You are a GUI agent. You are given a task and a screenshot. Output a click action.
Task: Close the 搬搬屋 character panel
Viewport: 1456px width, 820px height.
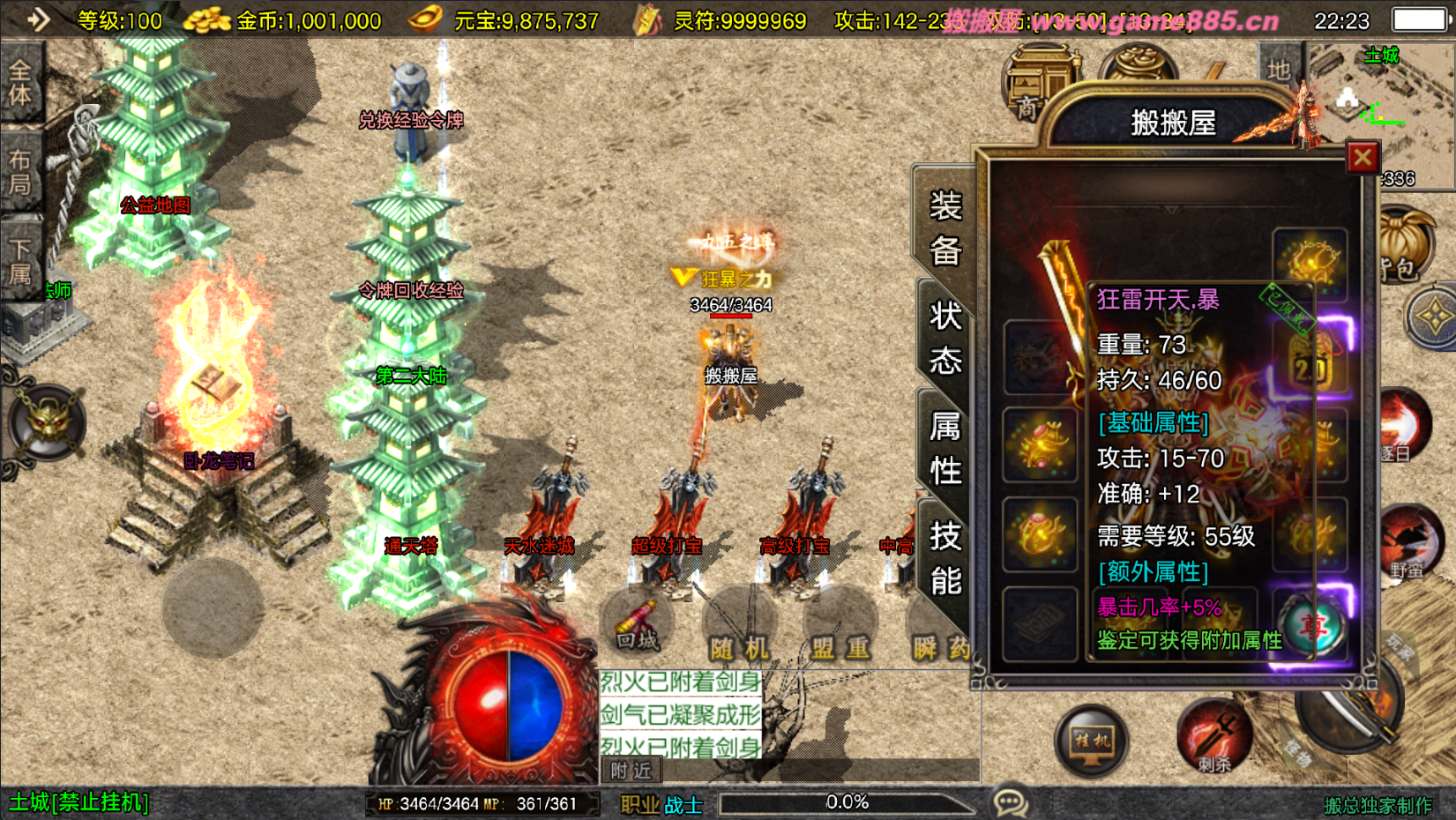1363,158
